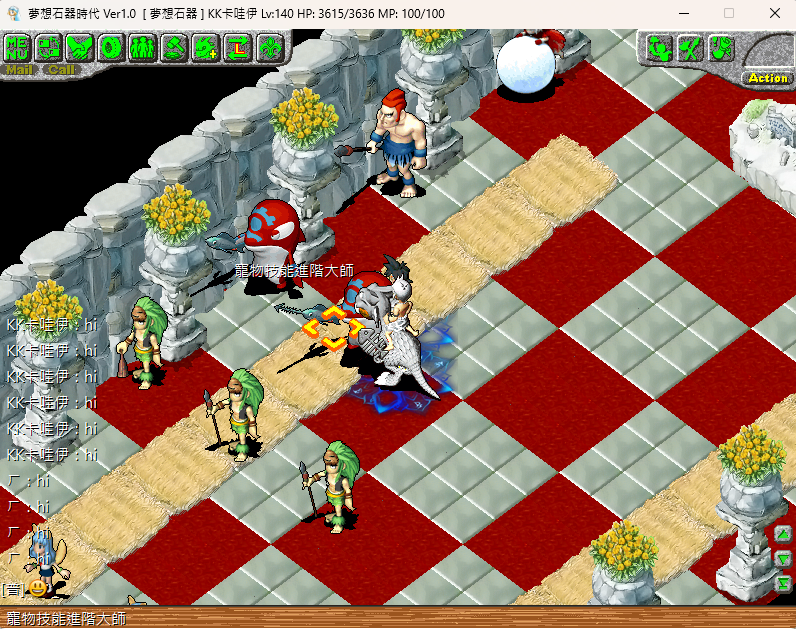Click the red L arrows icon
The height and width of the screenshot is (629, 796).
tap(238, 46)
